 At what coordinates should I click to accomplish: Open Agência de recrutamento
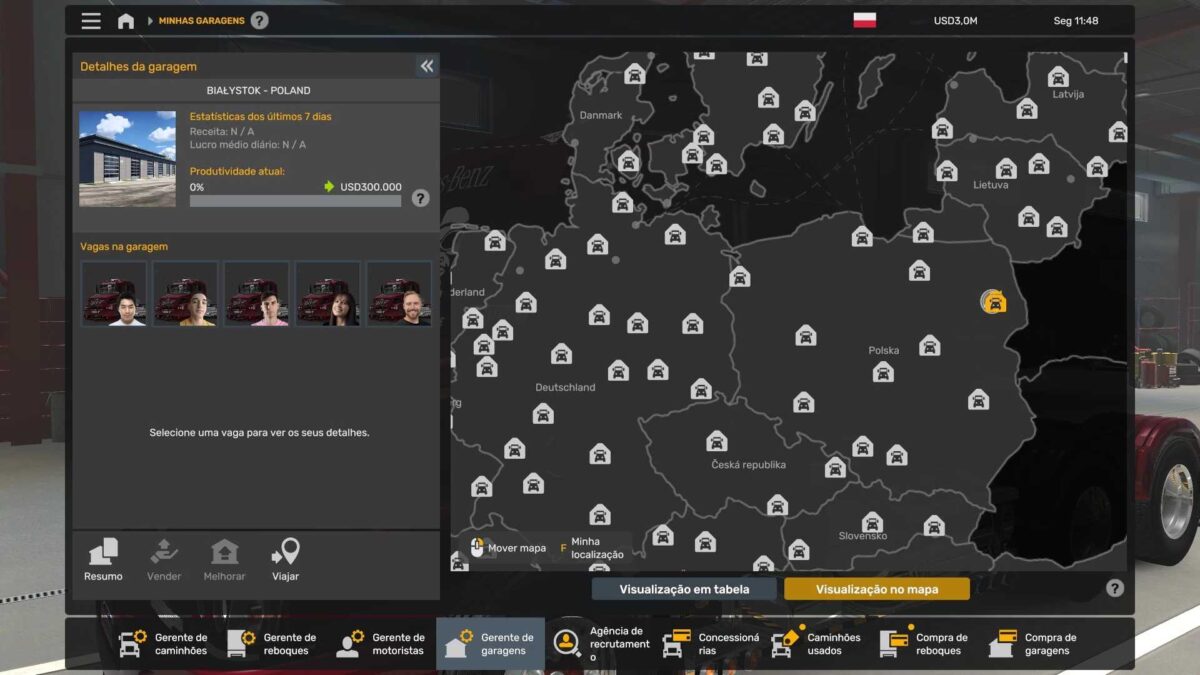tap(598, 644)
